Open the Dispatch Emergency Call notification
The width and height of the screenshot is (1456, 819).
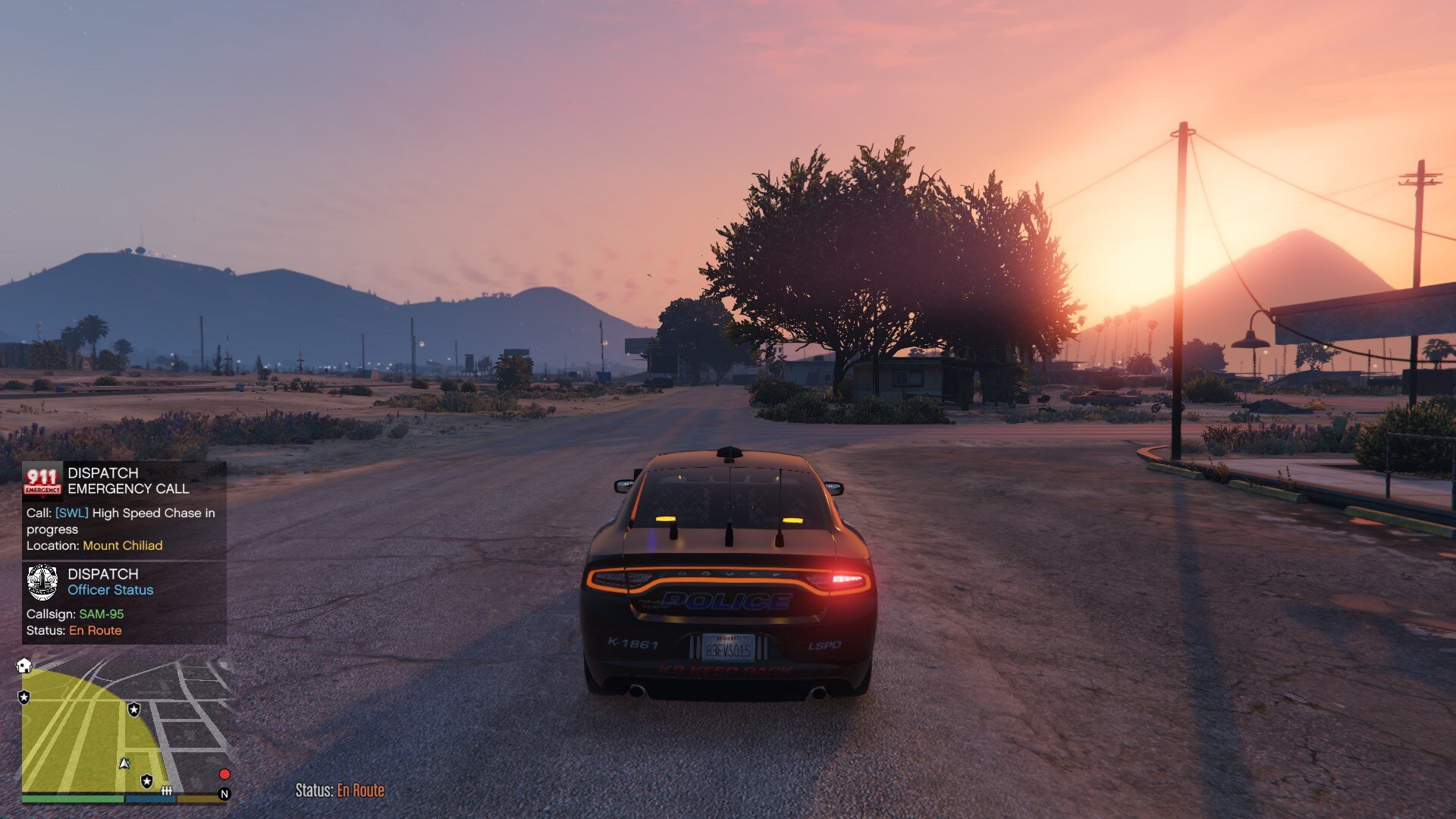click(124, 510)
